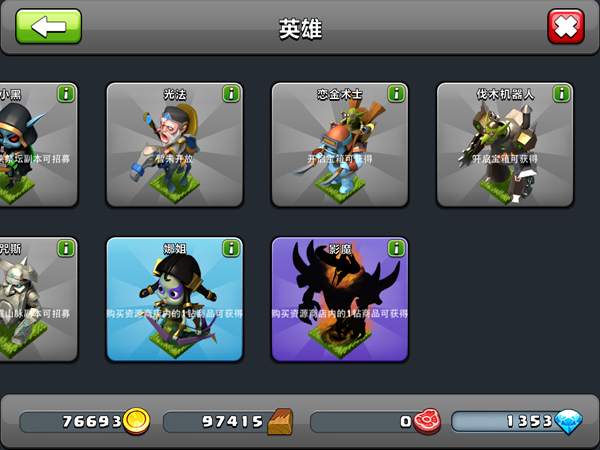Choose the 影魔 hero card

coord(340,300)
